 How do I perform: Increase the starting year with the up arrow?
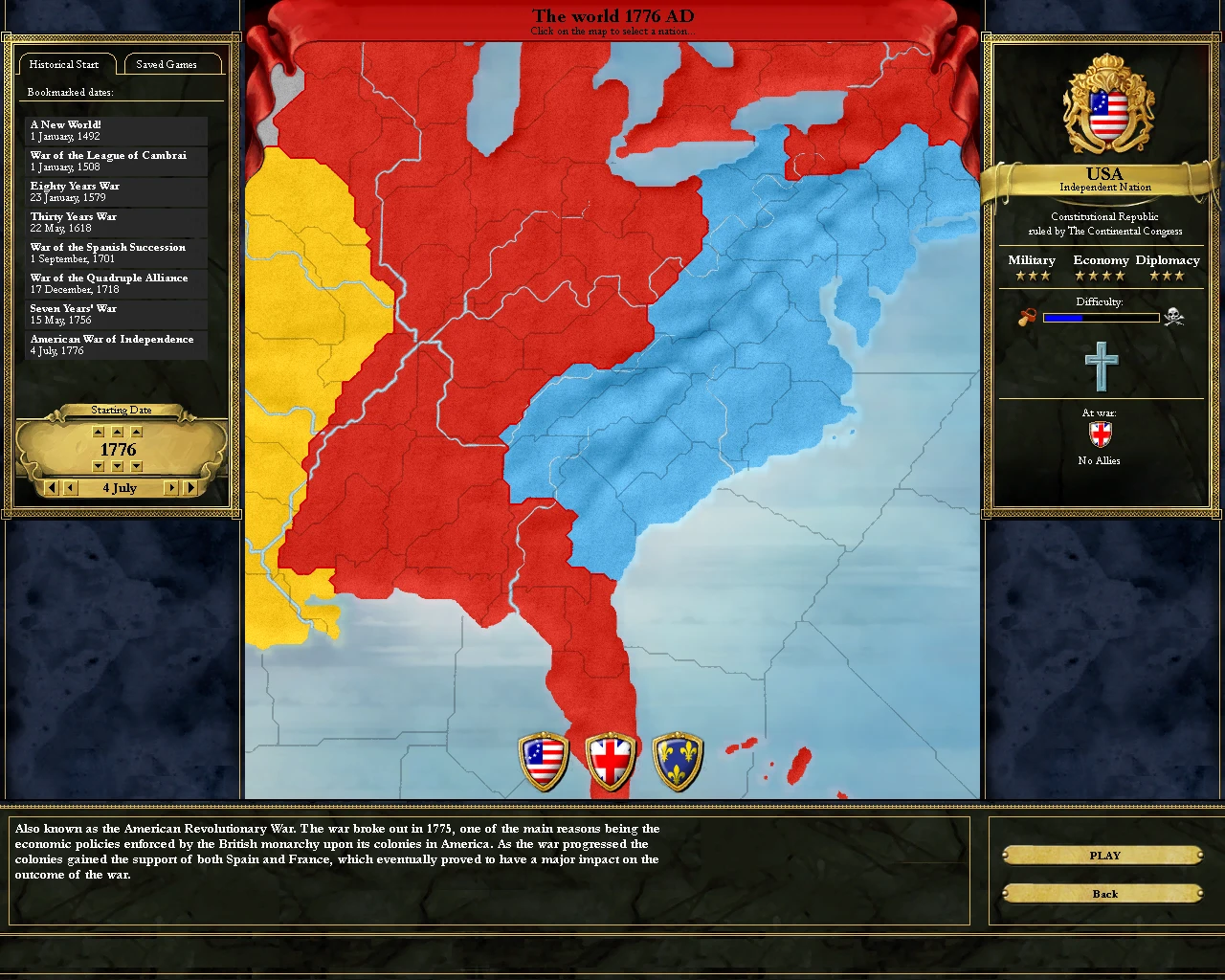coord(117,432)
